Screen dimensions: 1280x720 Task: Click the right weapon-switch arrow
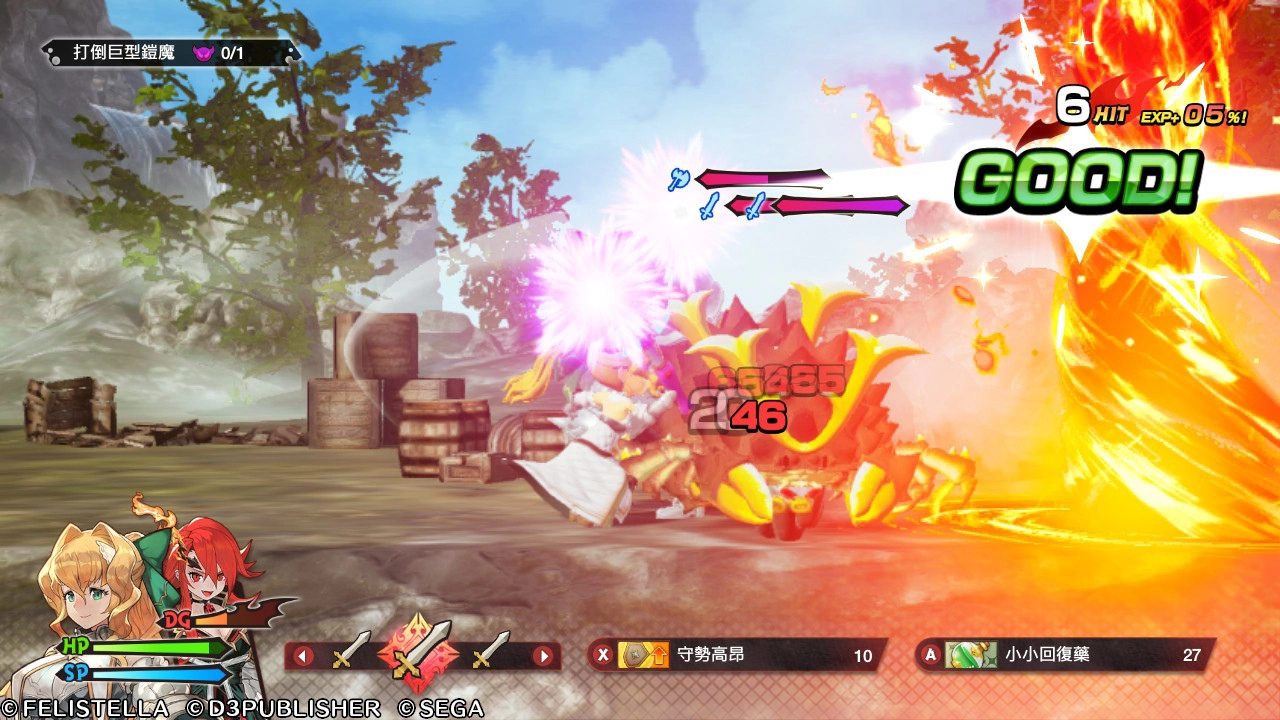543,656
